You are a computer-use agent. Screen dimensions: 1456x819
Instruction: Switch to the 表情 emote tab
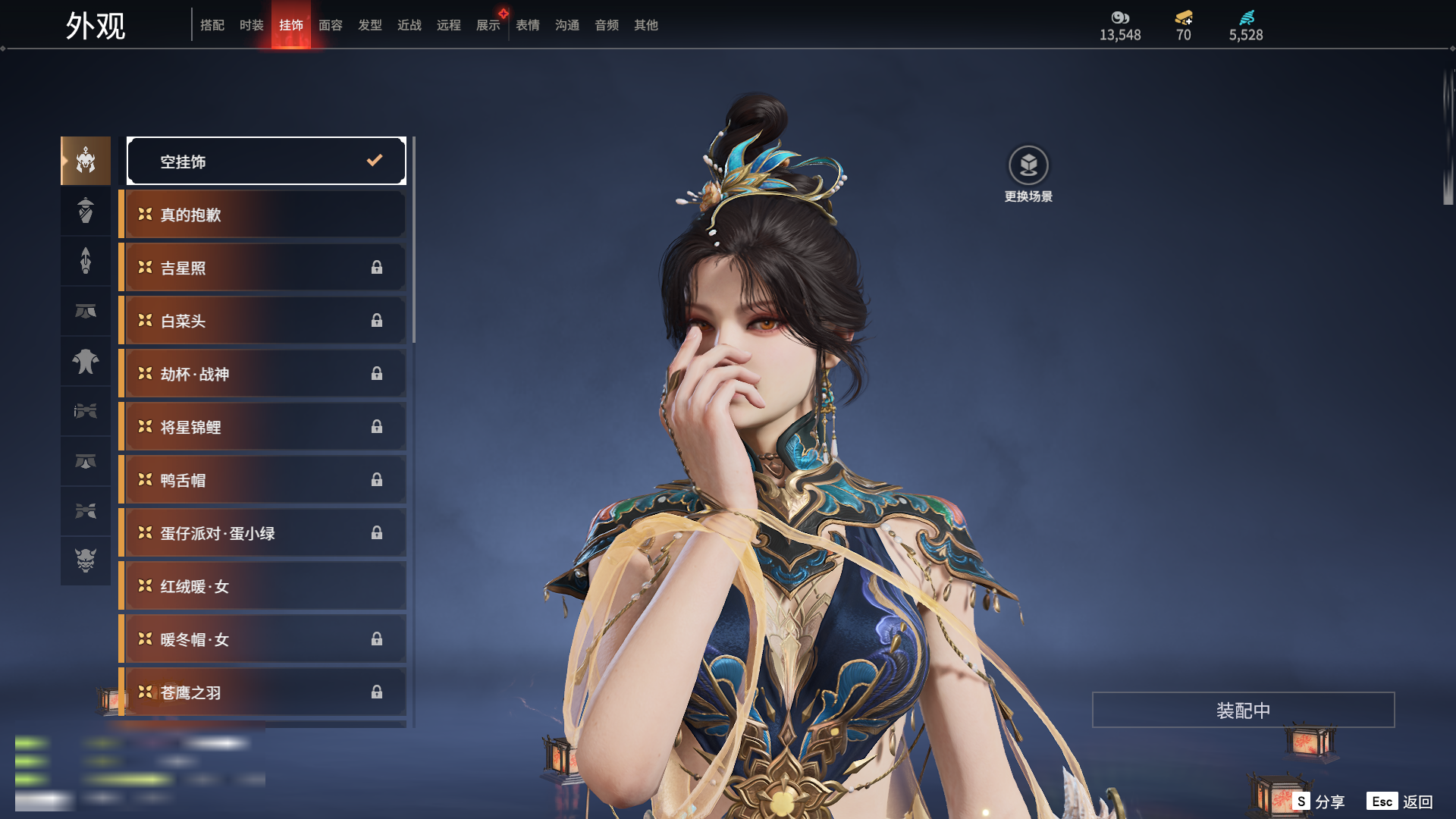click(x=528, y=25)
